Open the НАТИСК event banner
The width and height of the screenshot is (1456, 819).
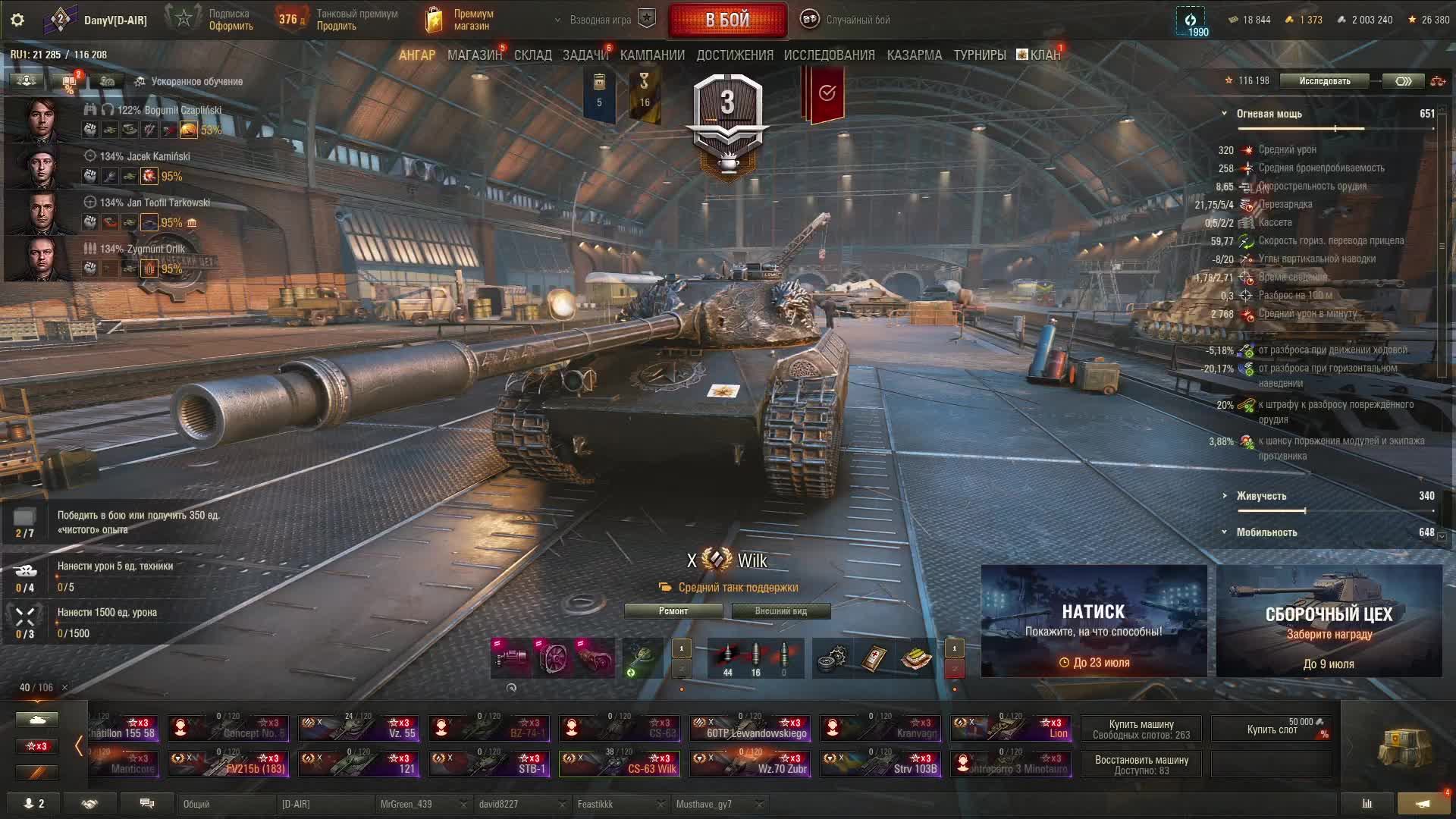coord(1094,621)
